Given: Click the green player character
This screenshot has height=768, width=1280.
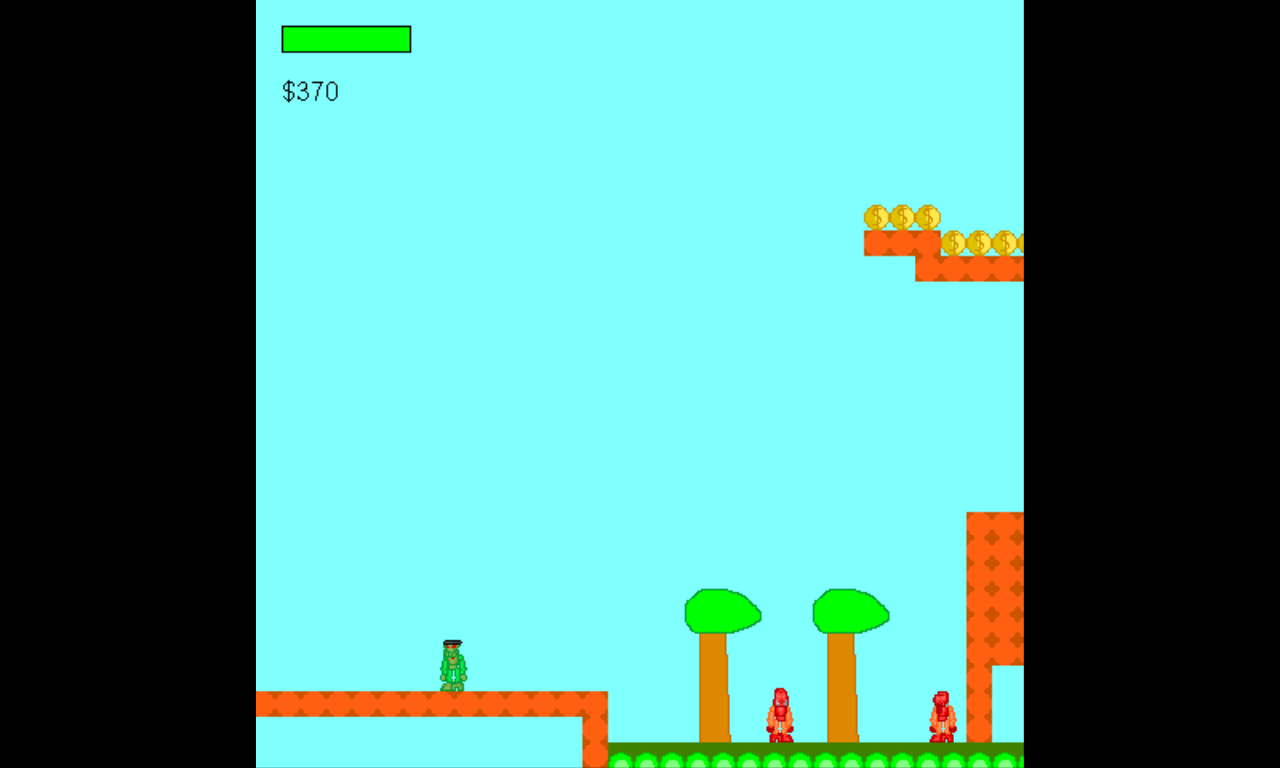Looking at the screenshot, I should click(x=455, y=665).
